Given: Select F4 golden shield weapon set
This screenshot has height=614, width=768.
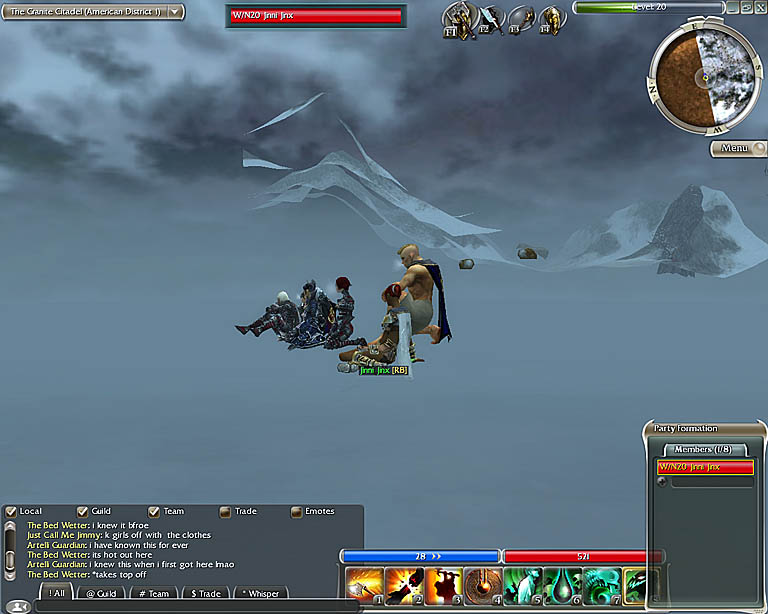Looking at the screenshot, I should pyautogui.click(x=551, y=19).
